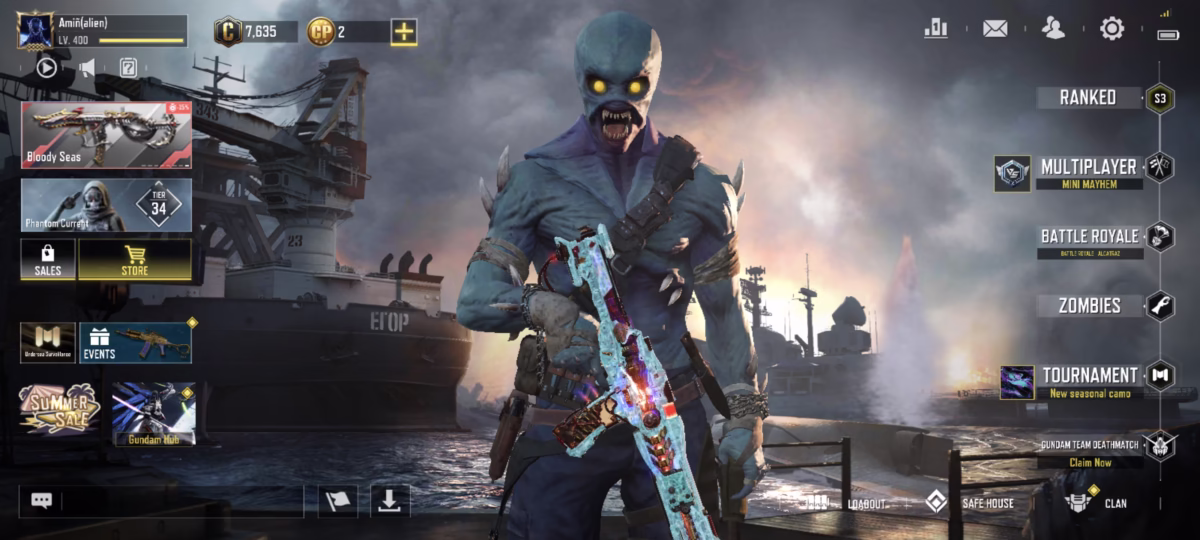1200x540 pixels.
Task: Open the settings gear icon
Action: [1112, 28]
